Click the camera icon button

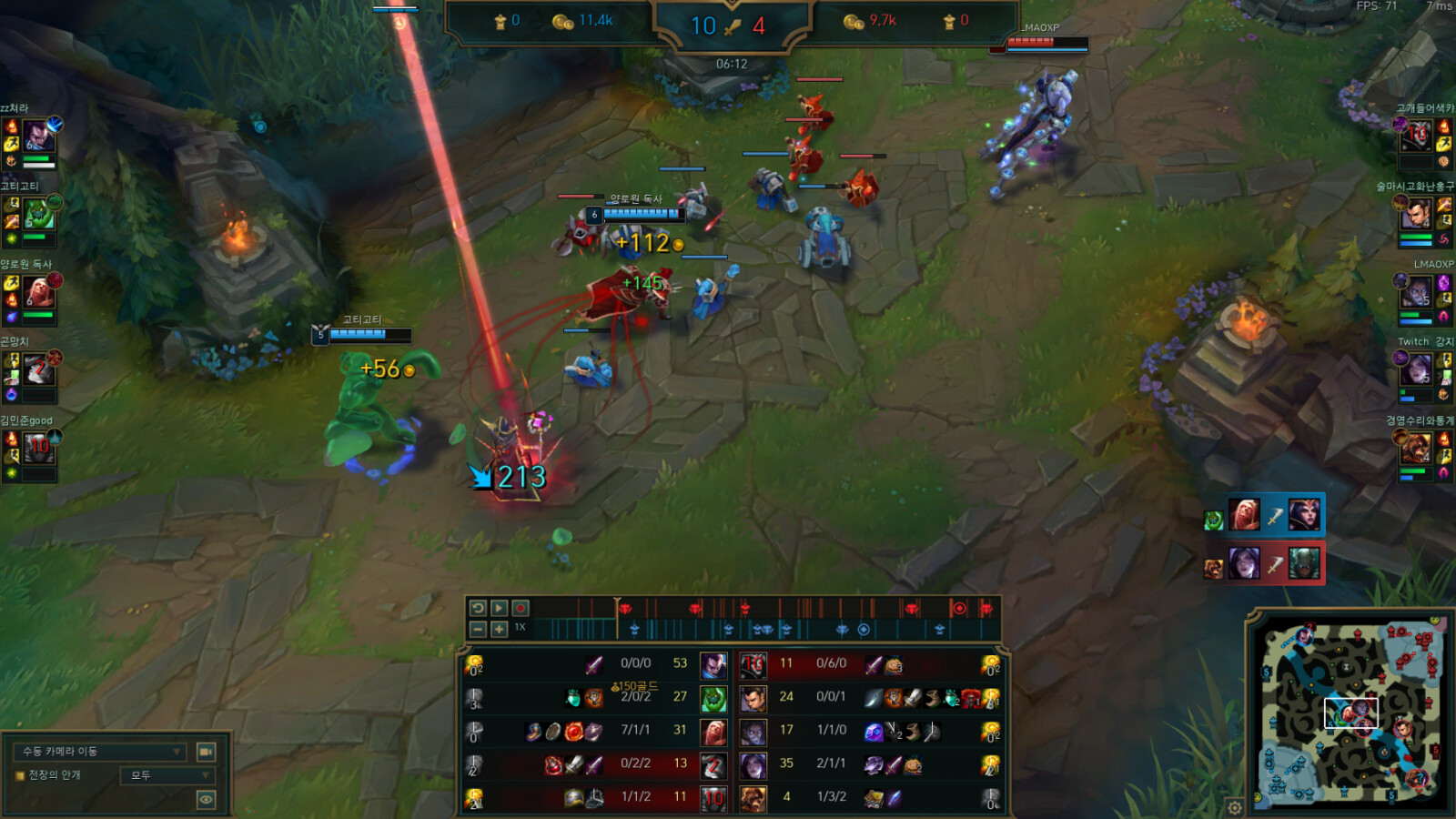207,752
